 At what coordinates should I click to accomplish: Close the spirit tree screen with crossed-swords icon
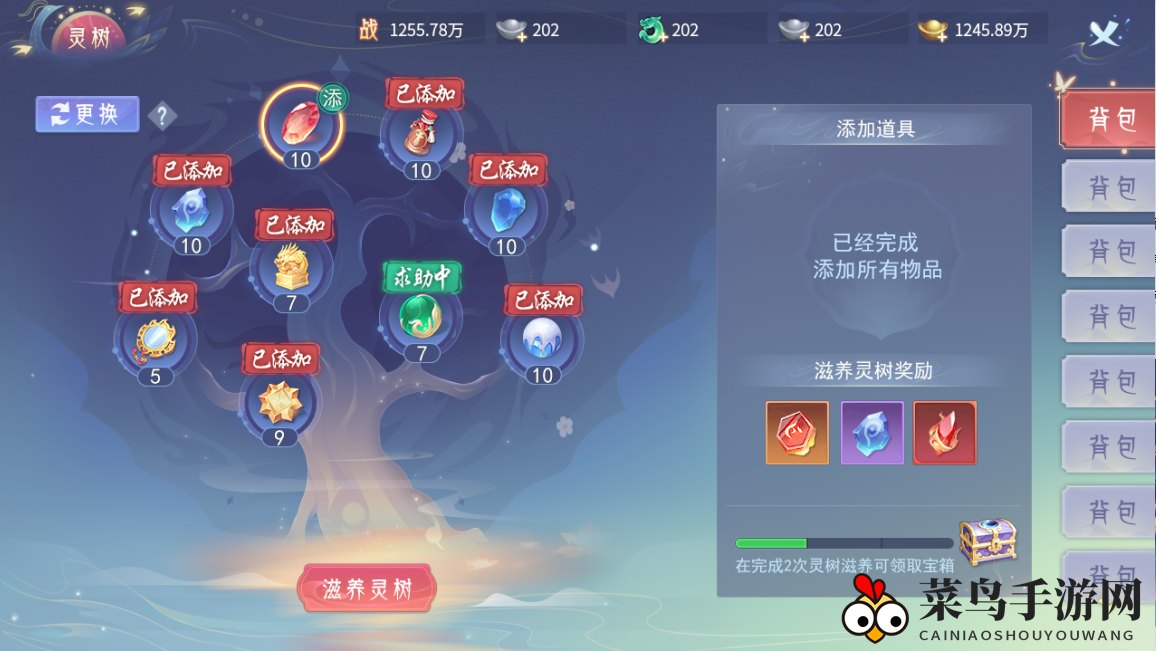(1104, 34)
